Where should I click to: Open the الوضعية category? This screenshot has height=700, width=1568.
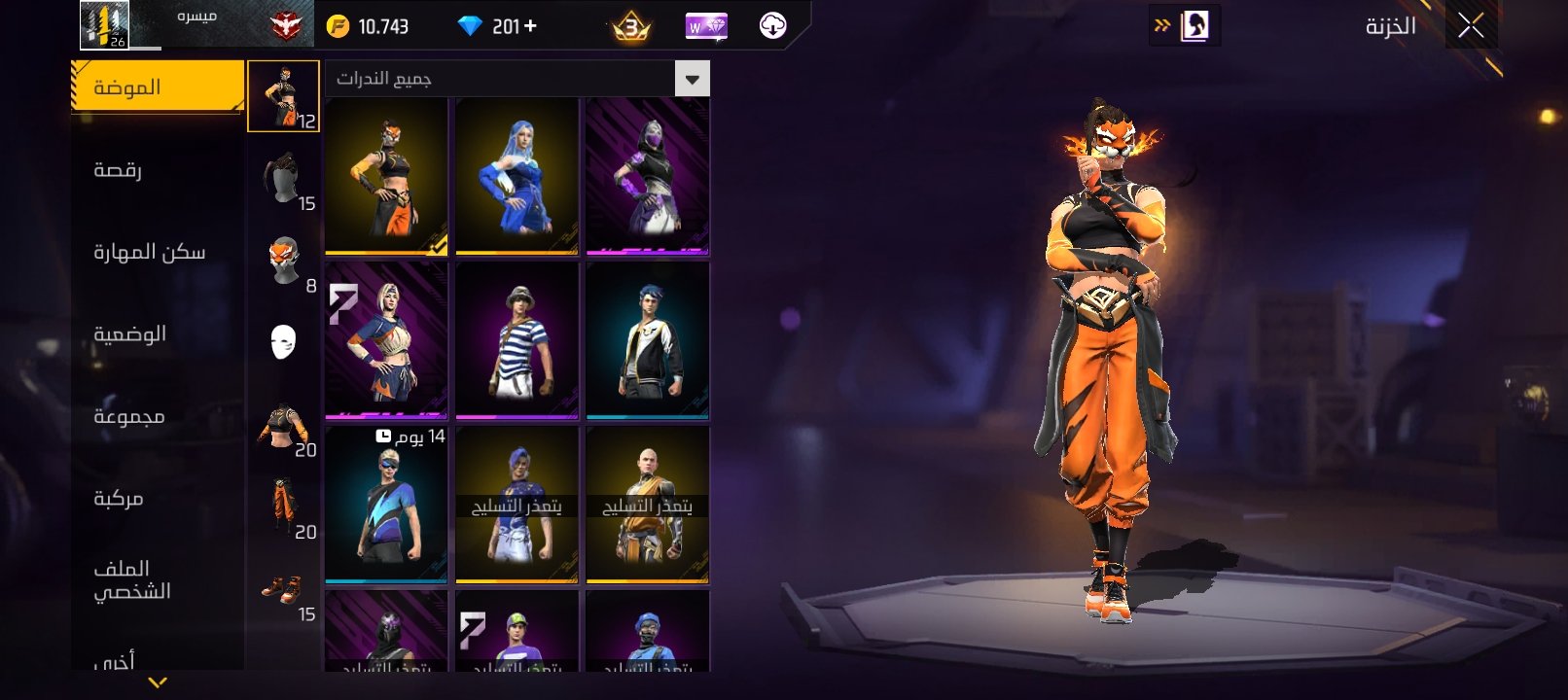[130, 334]
